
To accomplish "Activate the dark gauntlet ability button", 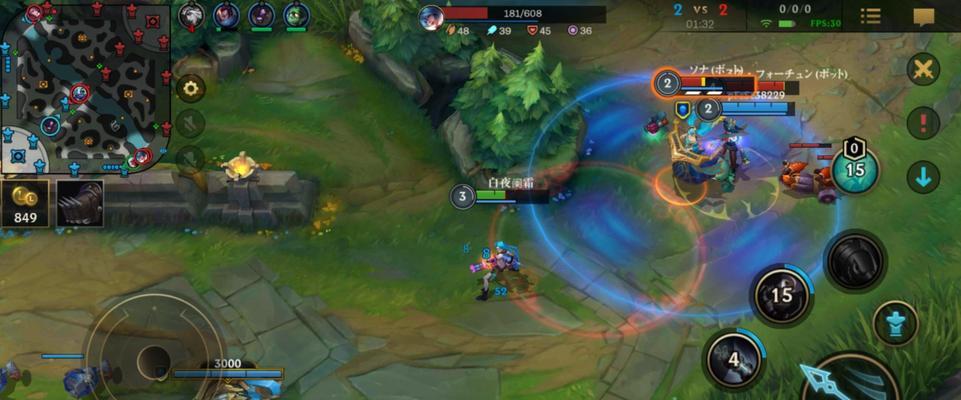I will coord(855,259).
